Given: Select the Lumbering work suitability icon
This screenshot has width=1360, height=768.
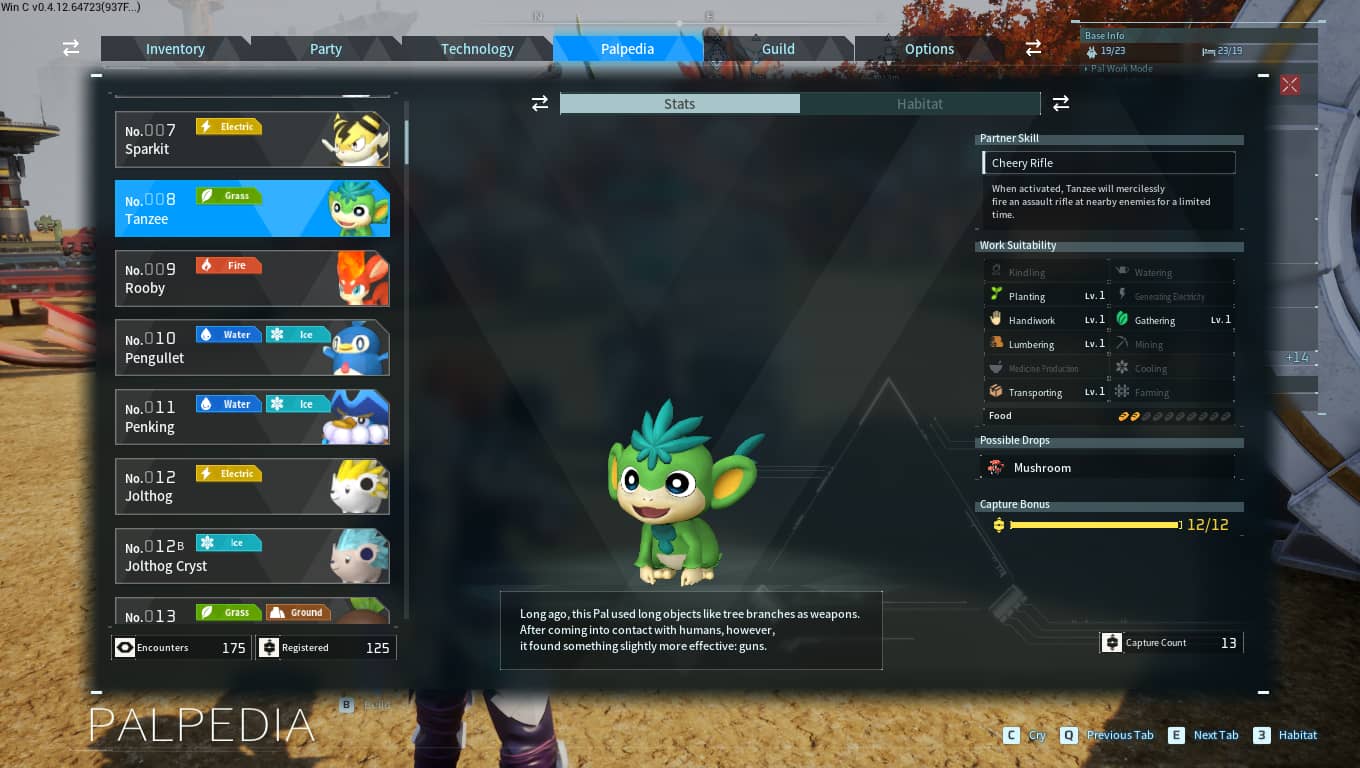Looking at the screenshot, I should tap(995, 343).
